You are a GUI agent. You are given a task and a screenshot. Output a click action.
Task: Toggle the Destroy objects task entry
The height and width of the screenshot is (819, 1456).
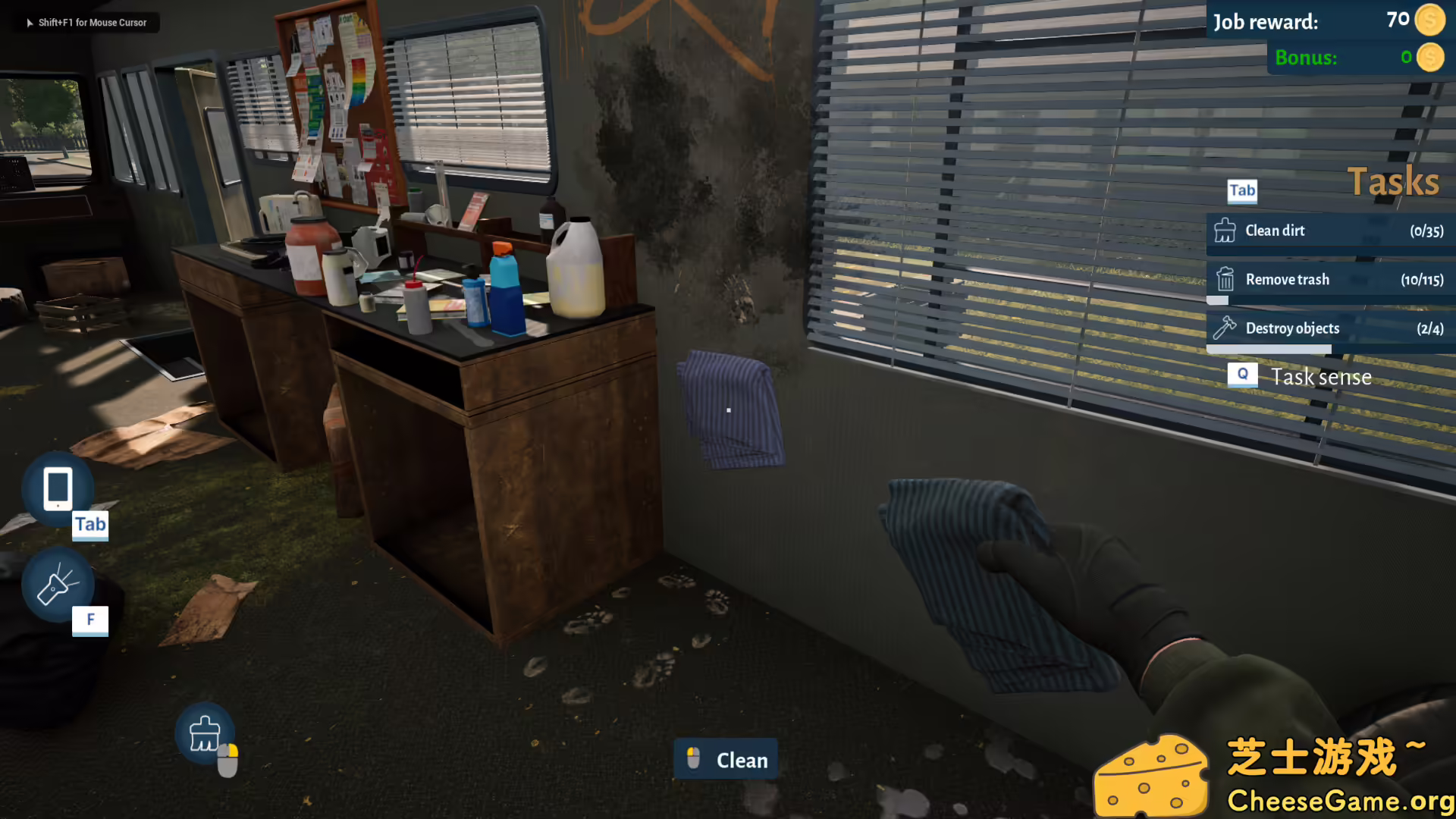tap(1331, 328)
